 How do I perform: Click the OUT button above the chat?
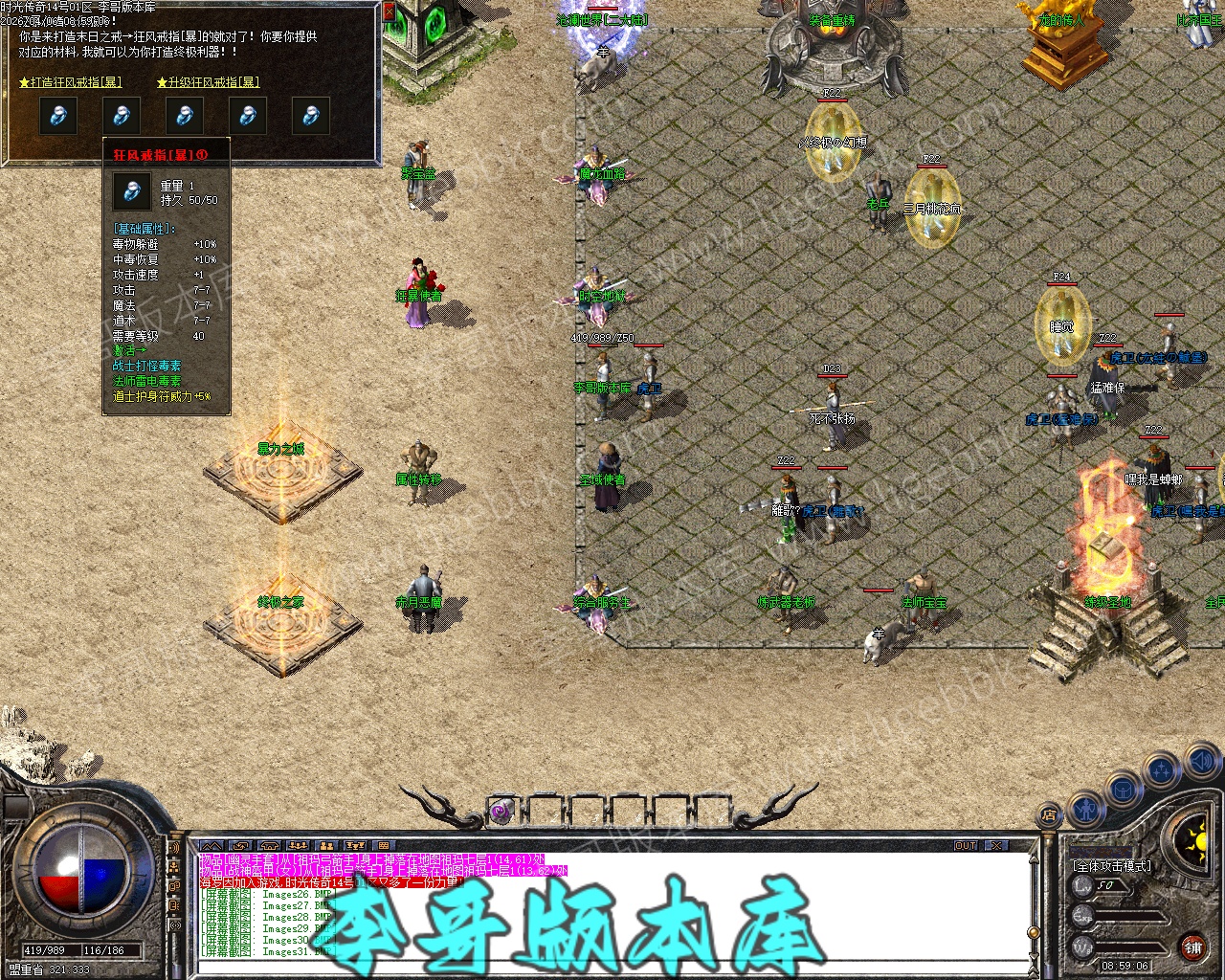coord(966,846)
